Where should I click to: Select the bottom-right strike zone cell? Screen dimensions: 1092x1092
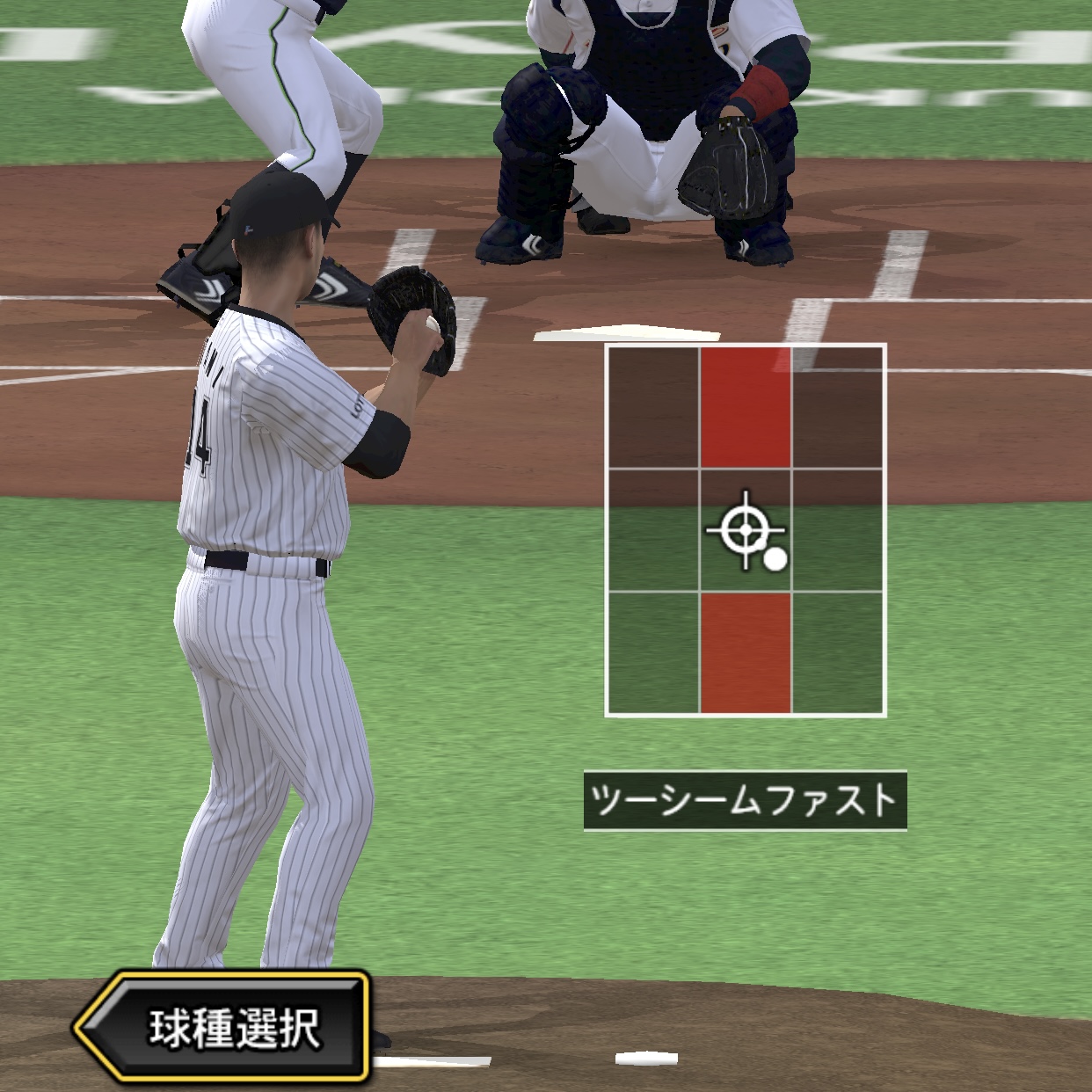pyautogui.click(x=838, y=652)
